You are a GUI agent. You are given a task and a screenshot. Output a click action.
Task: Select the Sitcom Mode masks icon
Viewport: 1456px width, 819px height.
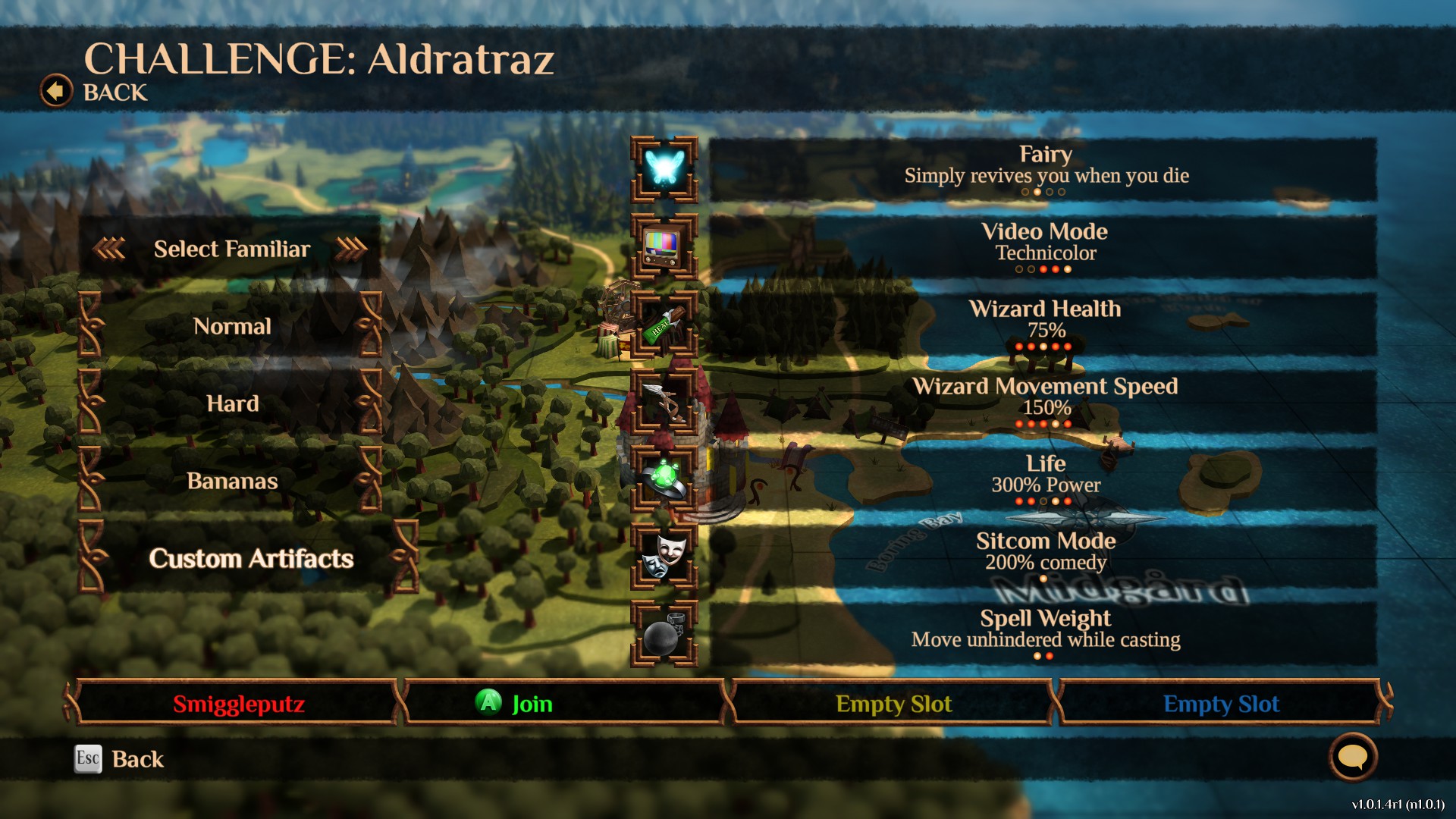pos(664,557)
